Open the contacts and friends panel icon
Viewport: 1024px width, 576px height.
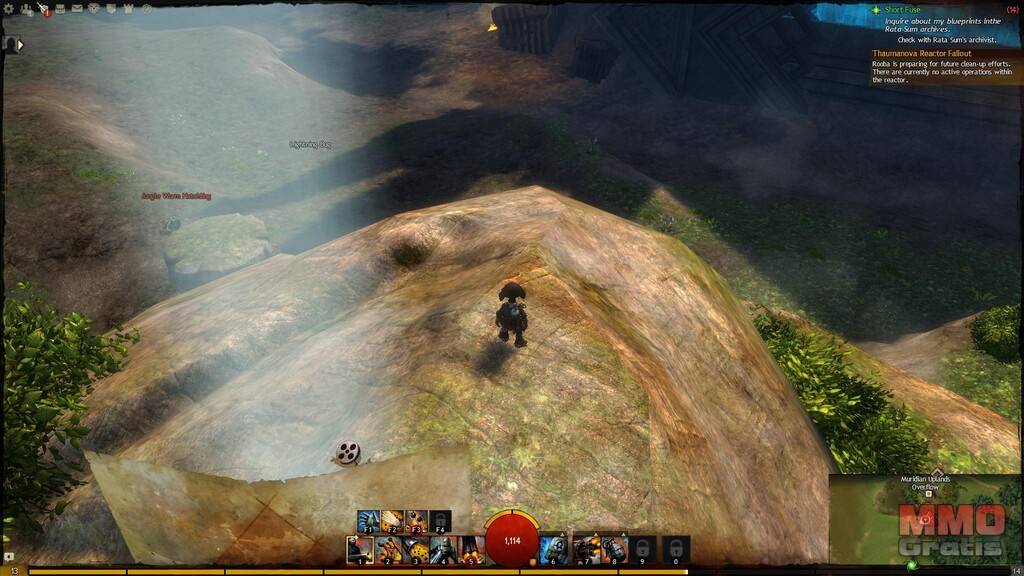[x=26, y=9]
